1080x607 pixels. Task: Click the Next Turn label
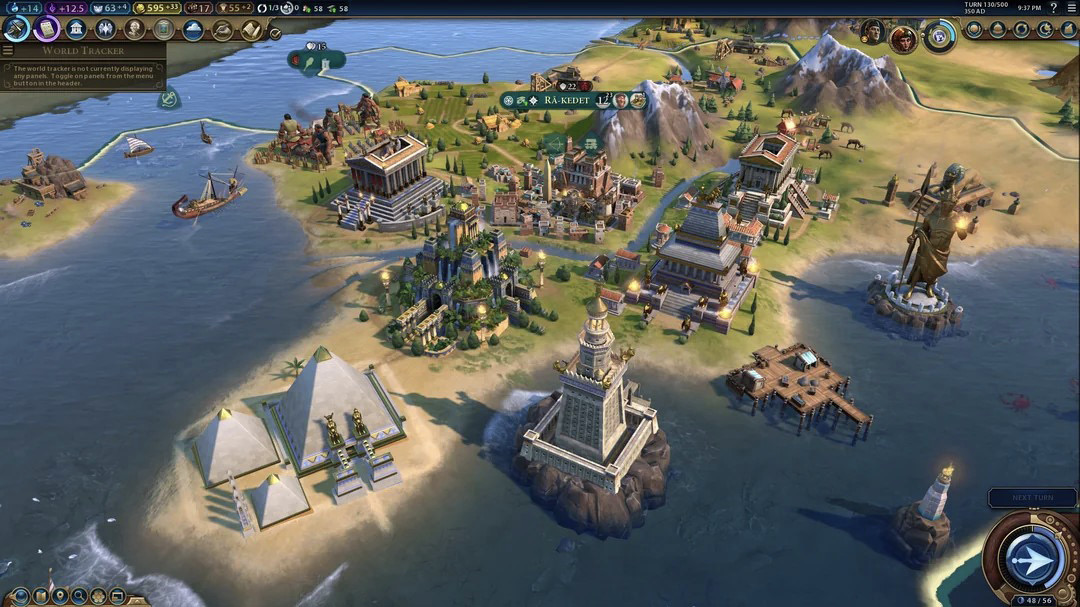point(1032,497)
